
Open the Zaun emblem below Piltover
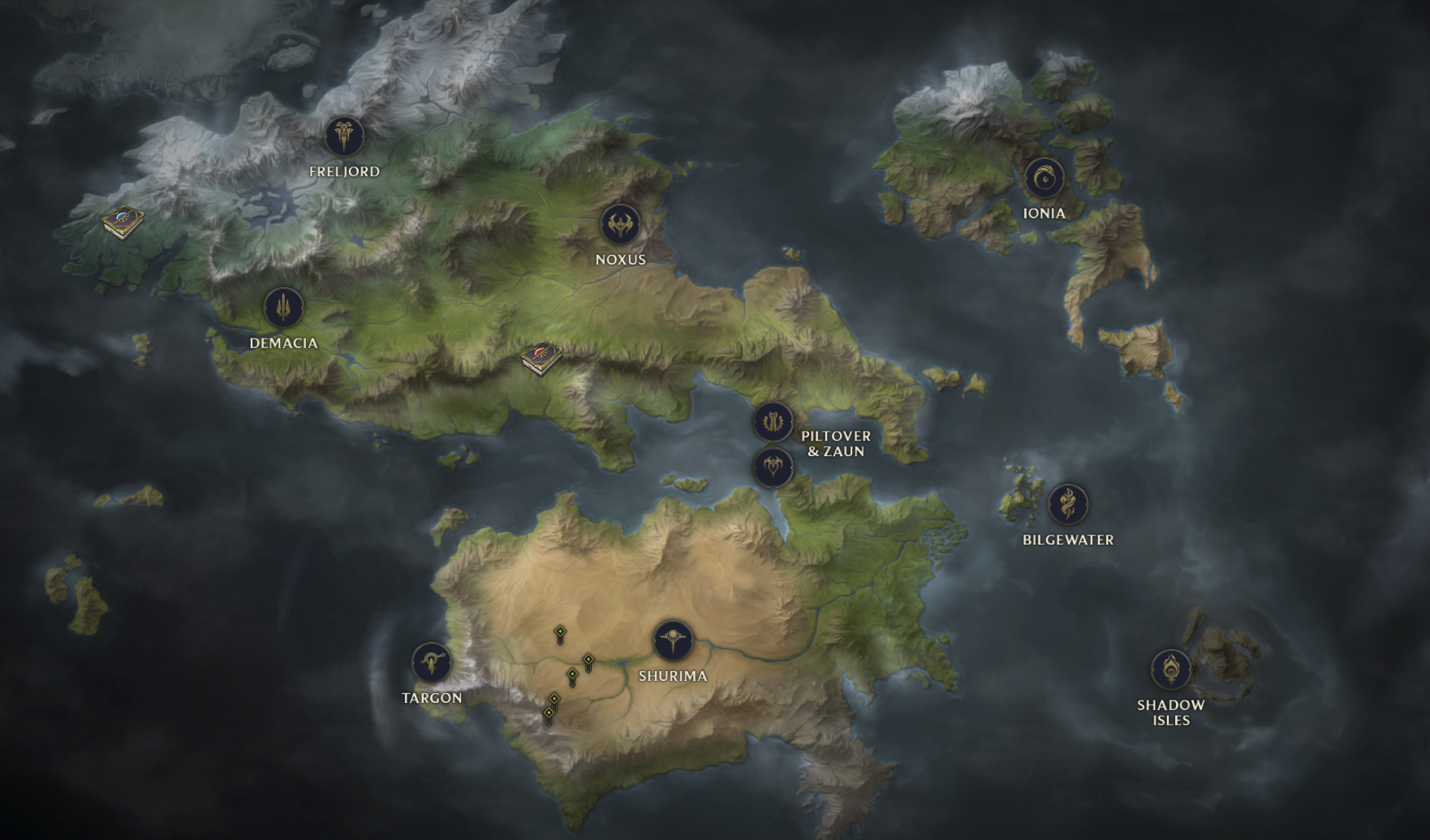773,467
